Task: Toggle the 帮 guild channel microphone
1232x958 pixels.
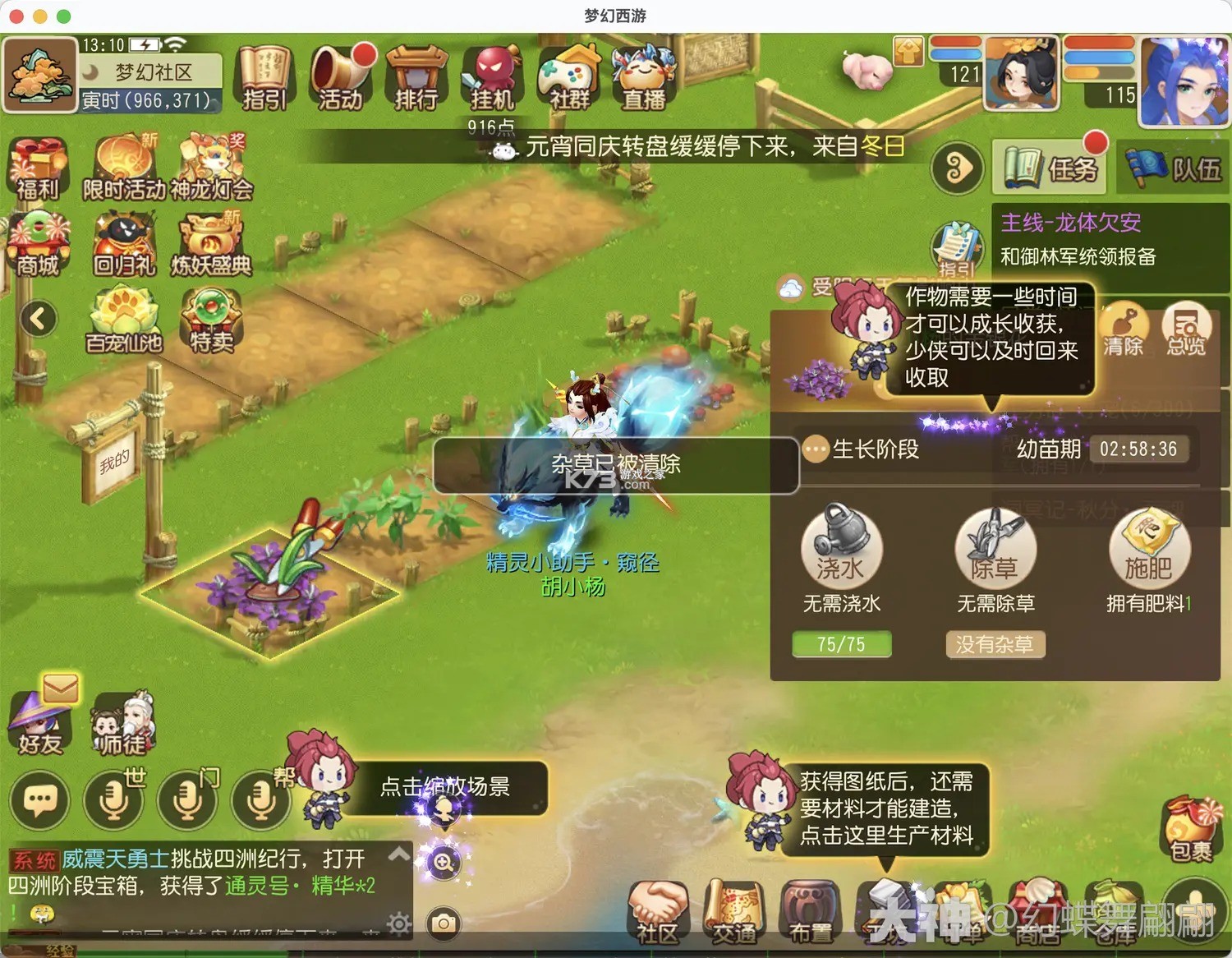Action: click(x=261, y=799)
